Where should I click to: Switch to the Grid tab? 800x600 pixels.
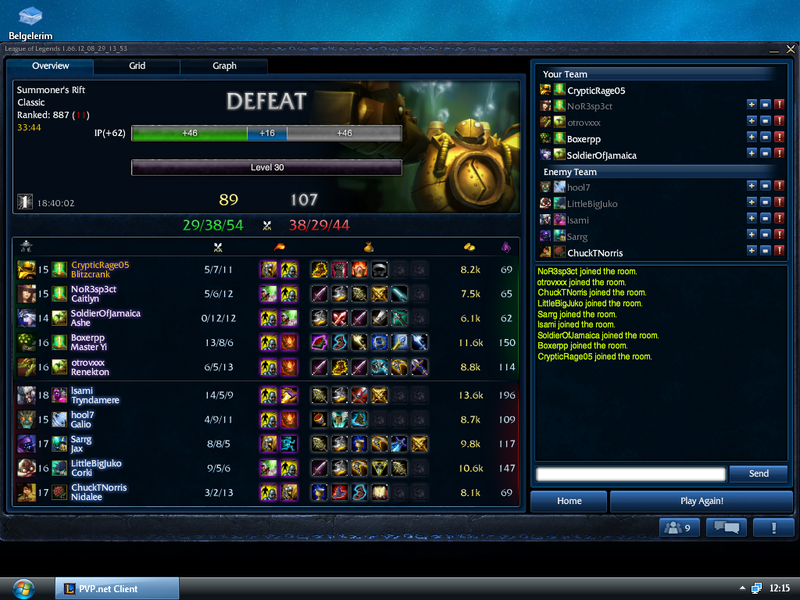click(x=137, y=66)
